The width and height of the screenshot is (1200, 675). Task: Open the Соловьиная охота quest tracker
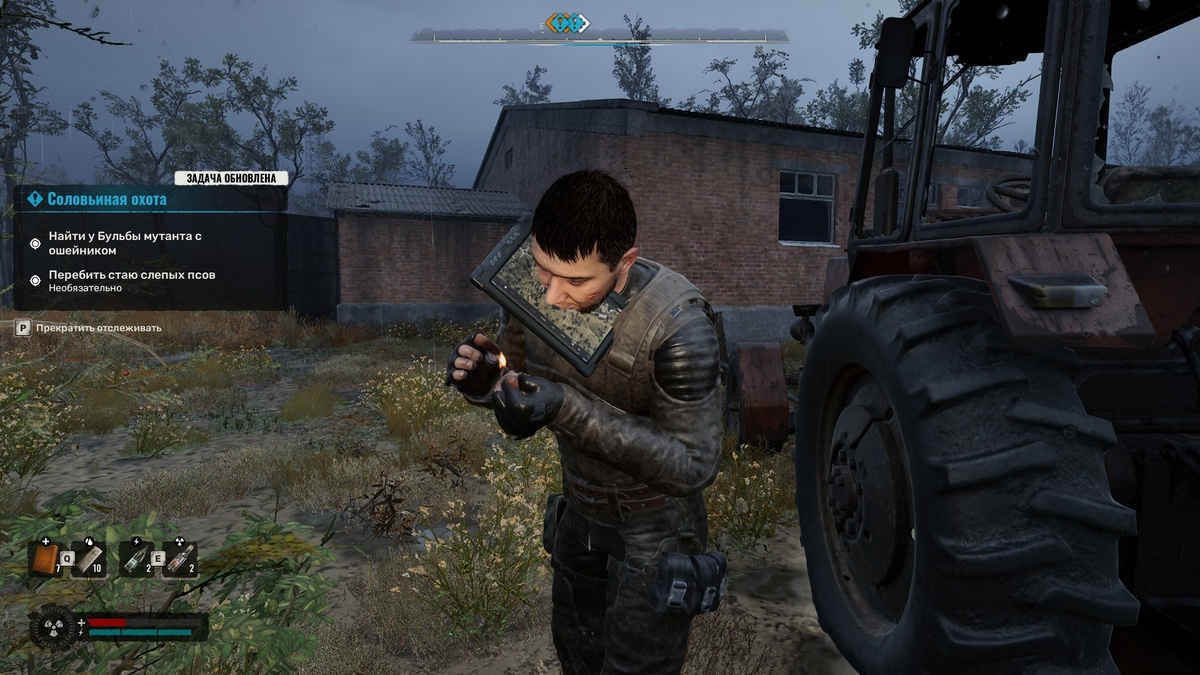pyautogui.click(x=107, y=199)
